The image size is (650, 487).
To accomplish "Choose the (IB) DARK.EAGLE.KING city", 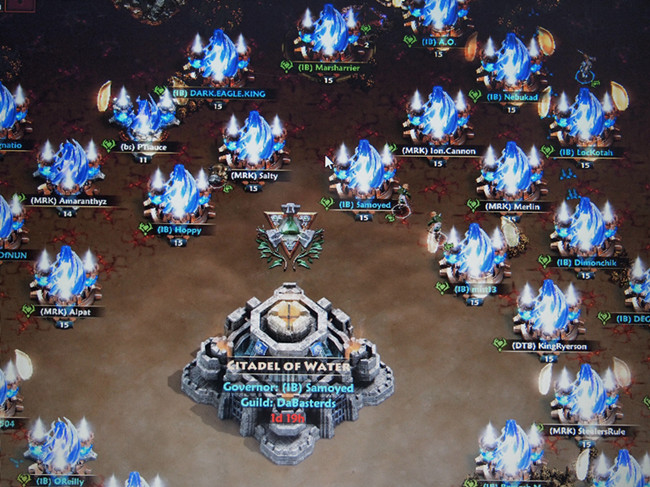I will tap(218, 60).
